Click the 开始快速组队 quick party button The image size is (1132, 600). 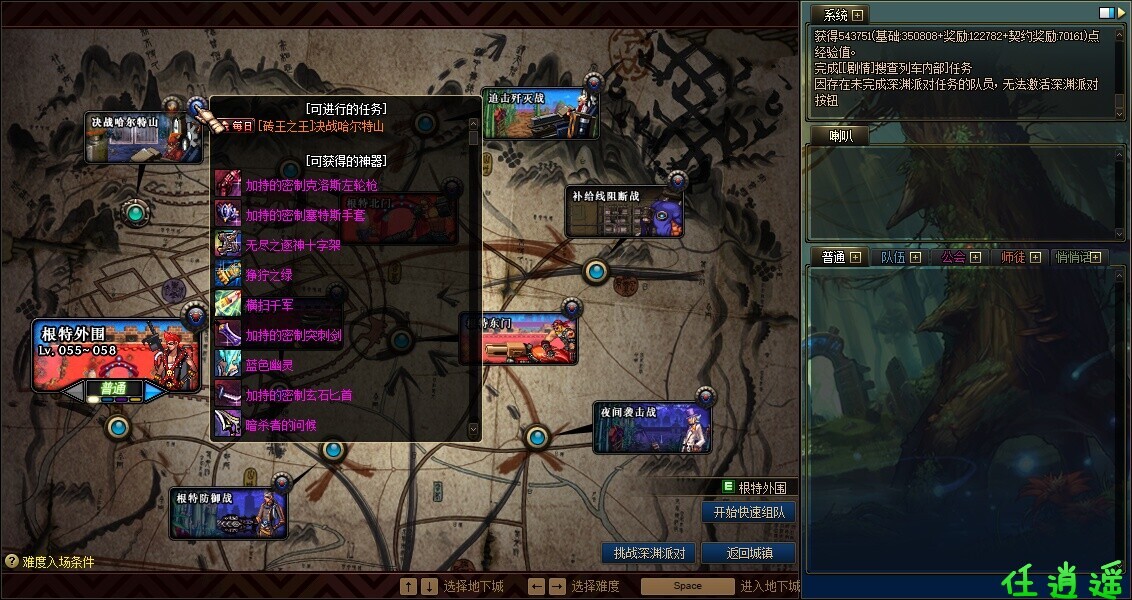(749, 512)
